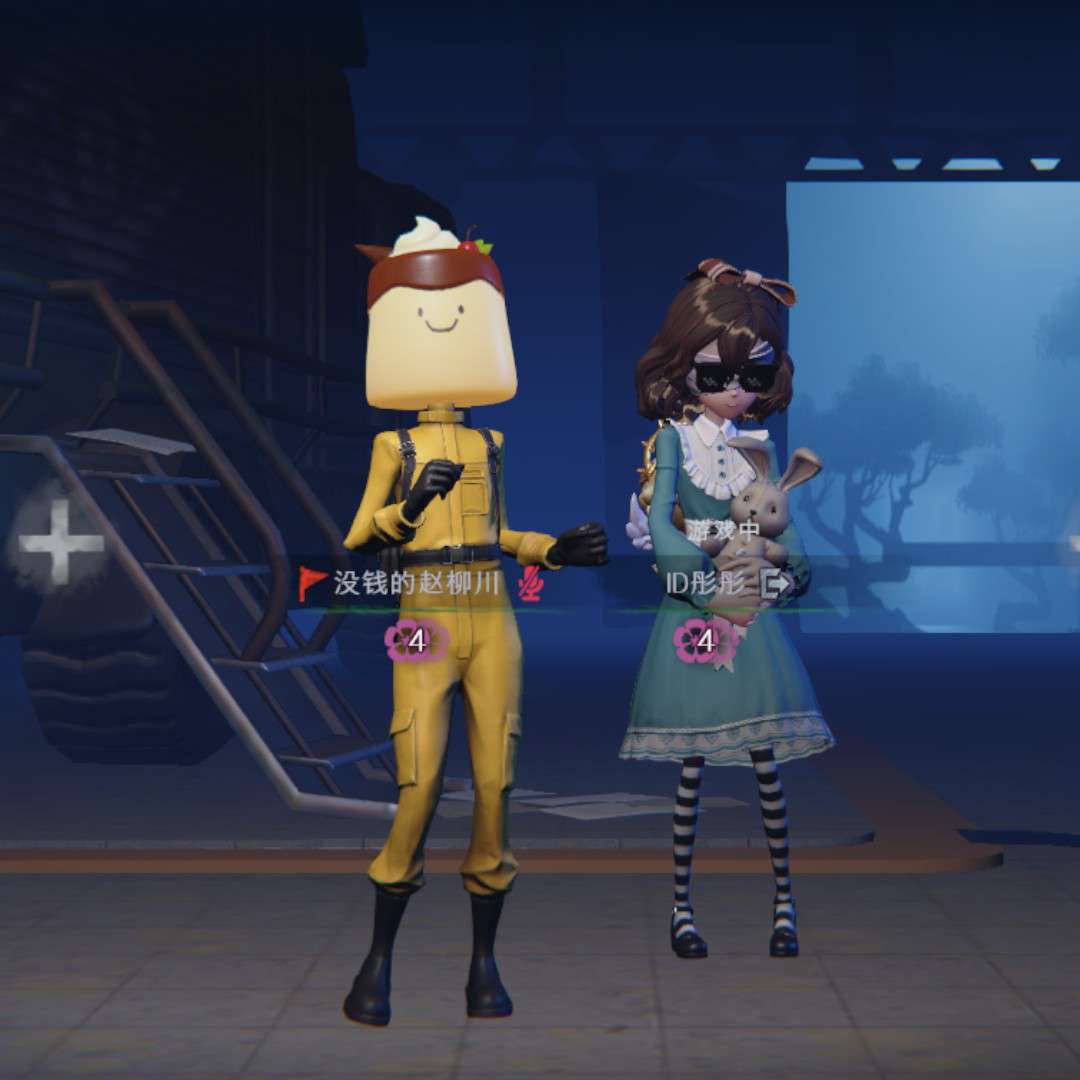This screenshot has width=1080, height=1080.
Task: Open the flower badge under 没钱的赵柳川
Action: pyautogui.click(x=416, y=641)
